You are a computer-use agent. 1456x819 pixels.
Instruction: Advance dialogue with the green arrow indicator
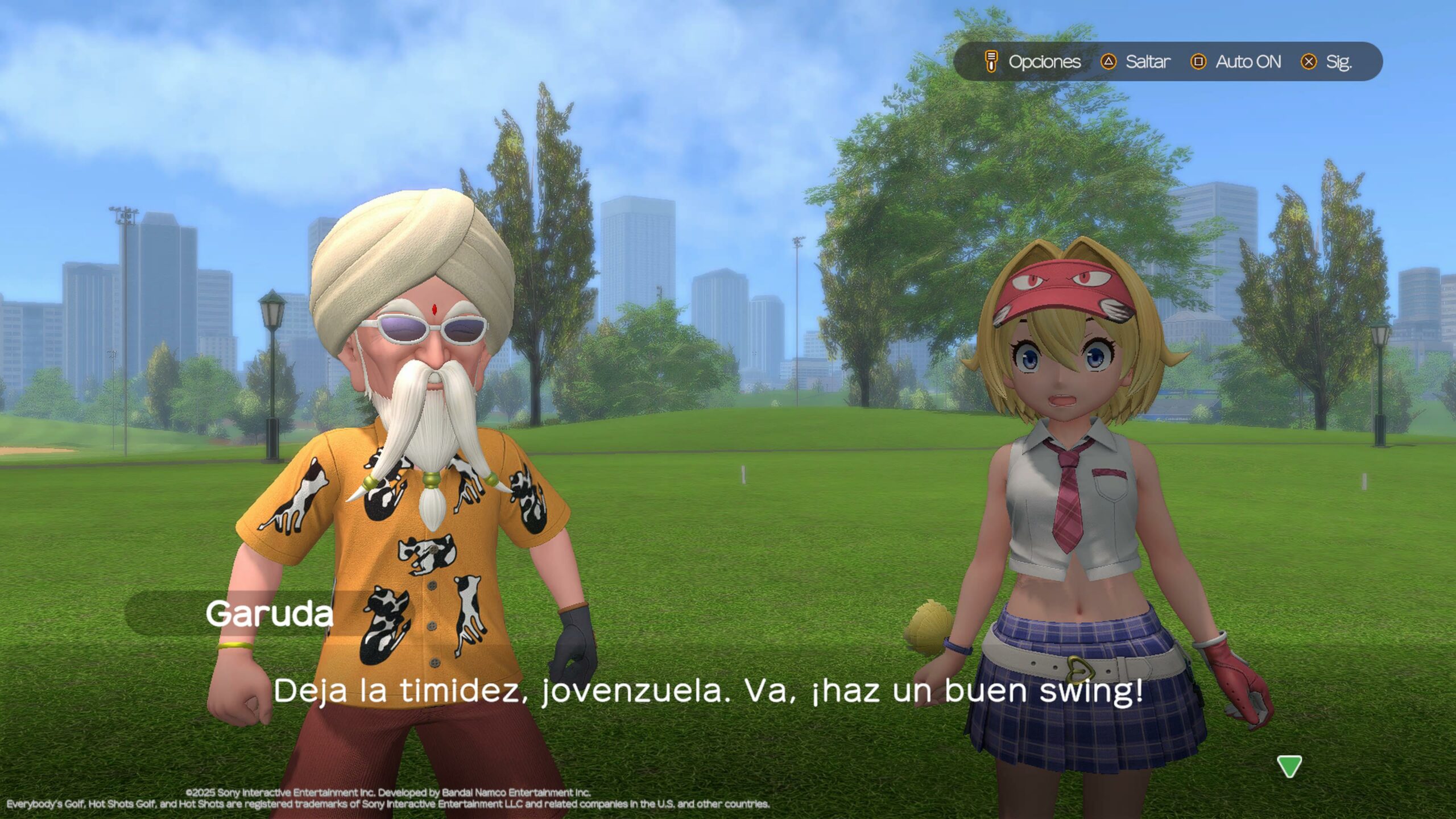(x=1289, y=766)
